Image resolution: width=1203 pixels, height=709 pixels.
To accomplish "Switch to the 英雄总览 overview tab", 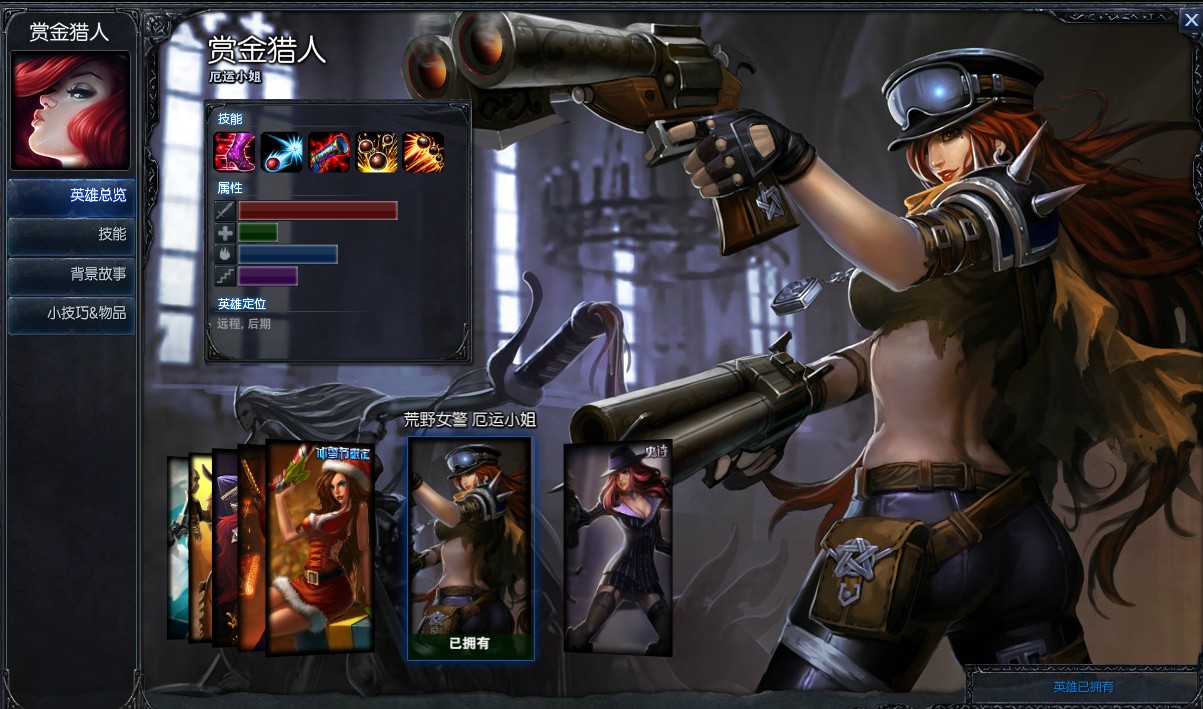I will coord(71,196).
